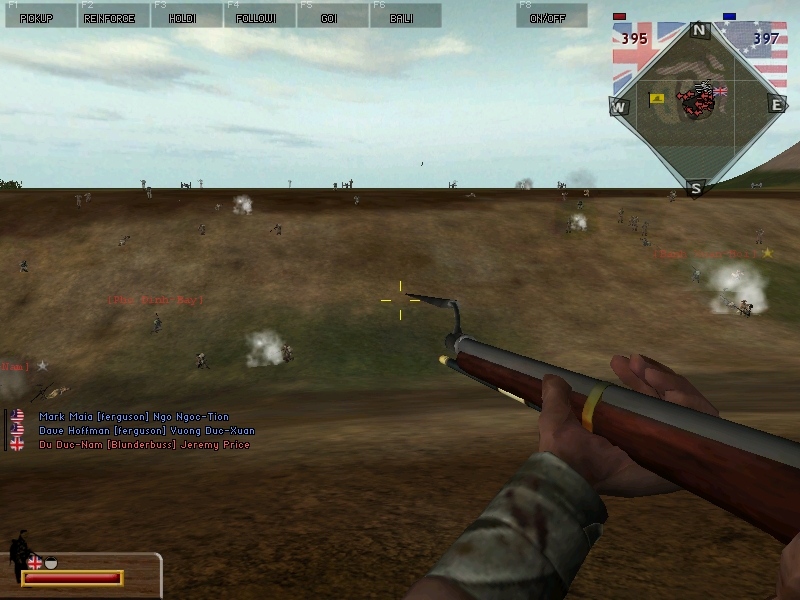Click the yellow flag marker on the minimap
The height and width of the screenshot is (600, 800).
pyautogui.click(x=657, y=98)
